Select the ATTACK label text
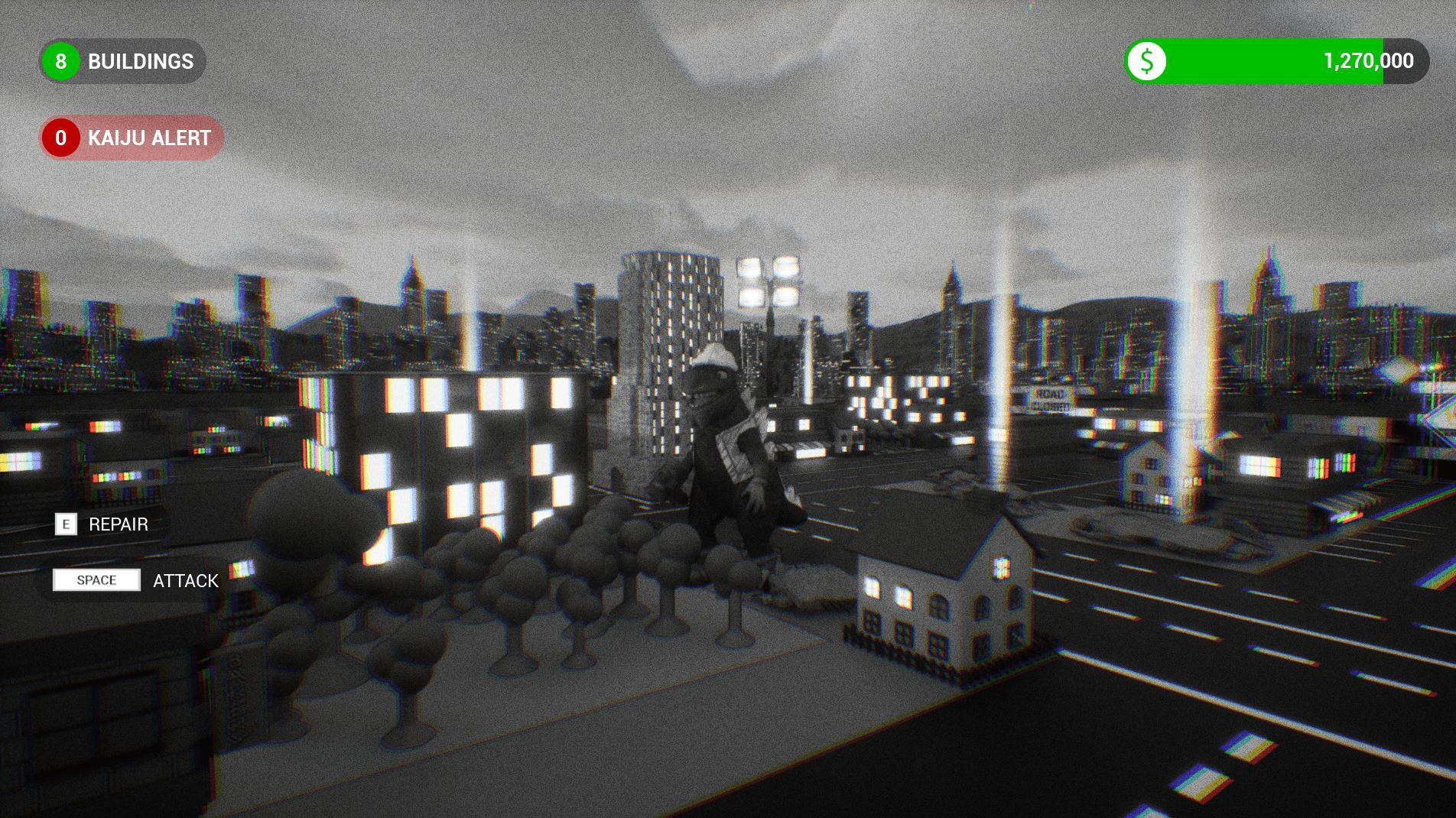Screen dimensions: 1456x818 point(185,580)
